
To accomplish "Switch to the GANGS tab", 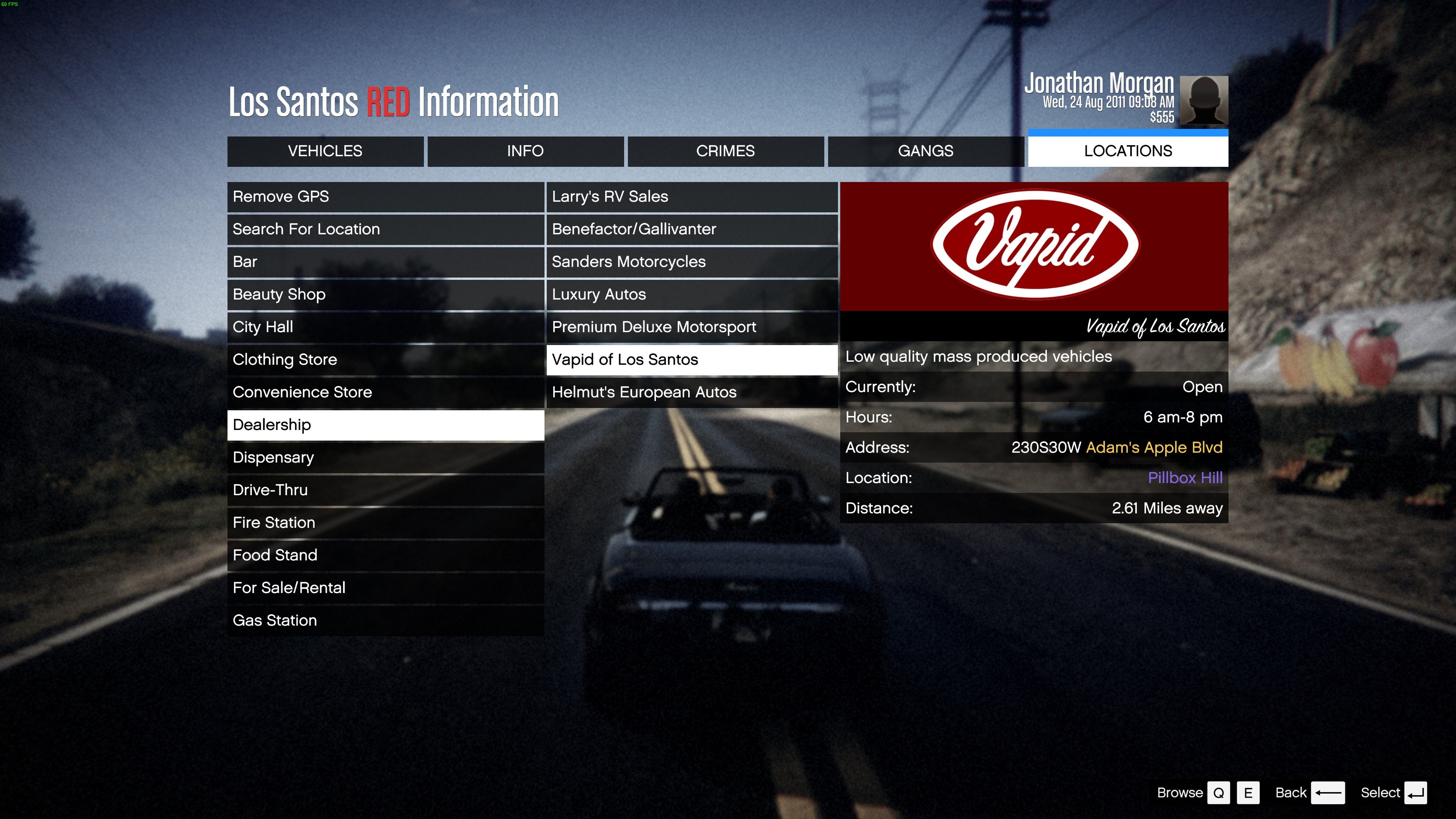I will coord(925,151).
